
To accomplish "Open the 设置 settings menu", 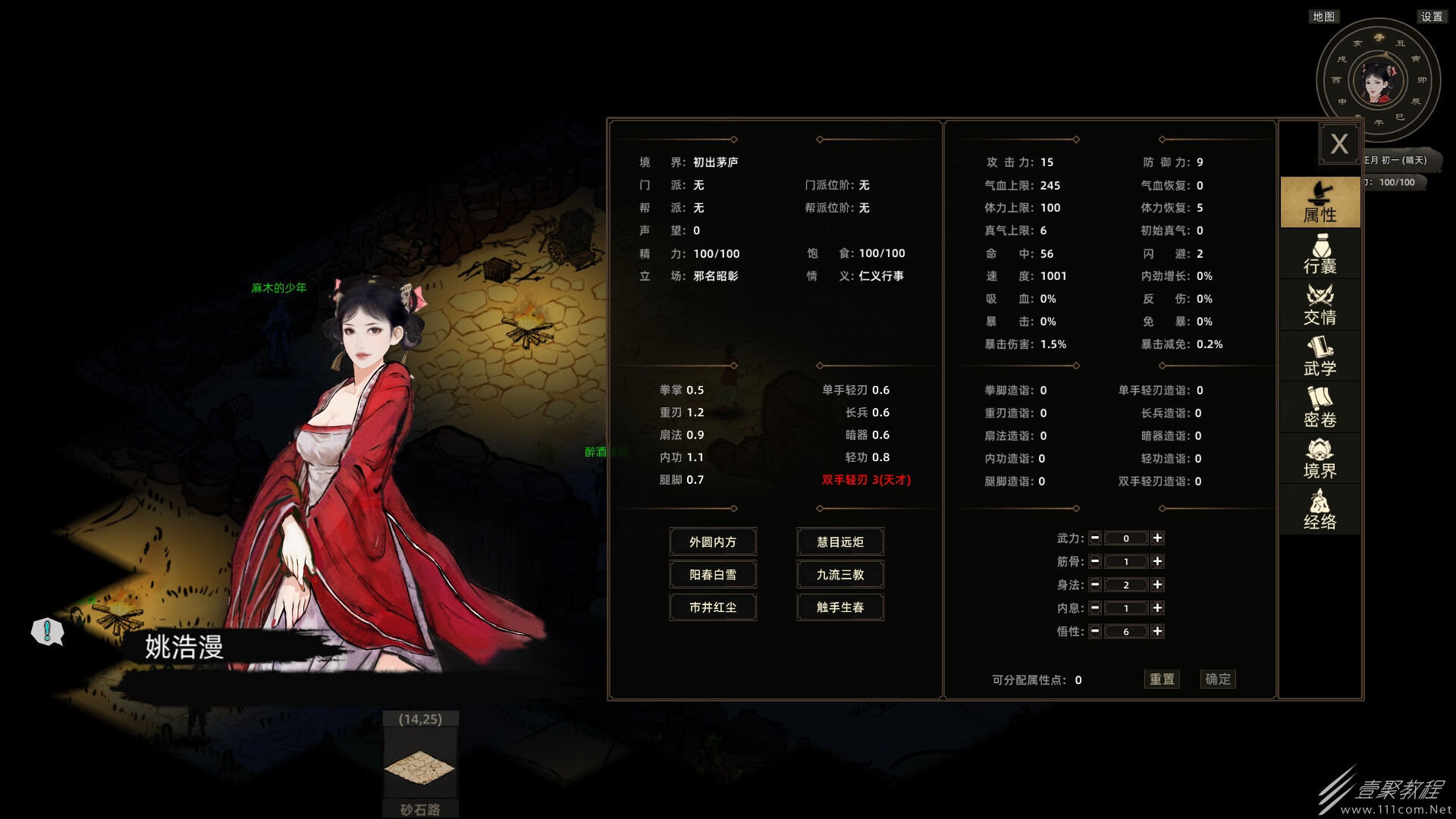I will (x=1432, y=17).
